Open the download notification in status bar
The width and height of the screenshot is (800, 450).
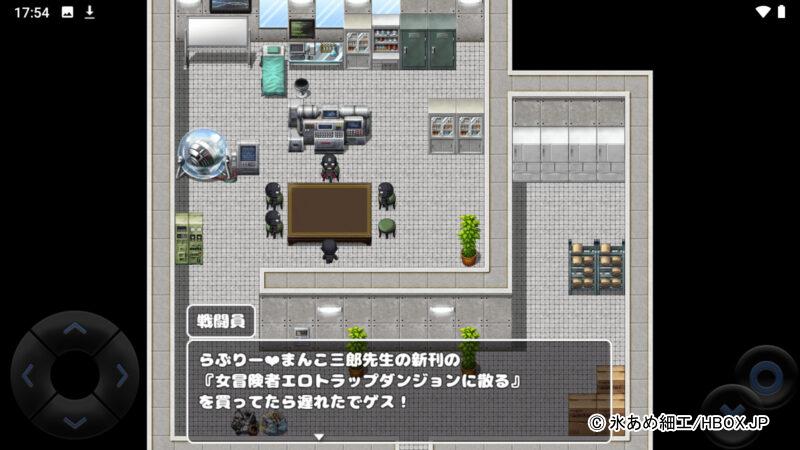pos(89,12)
